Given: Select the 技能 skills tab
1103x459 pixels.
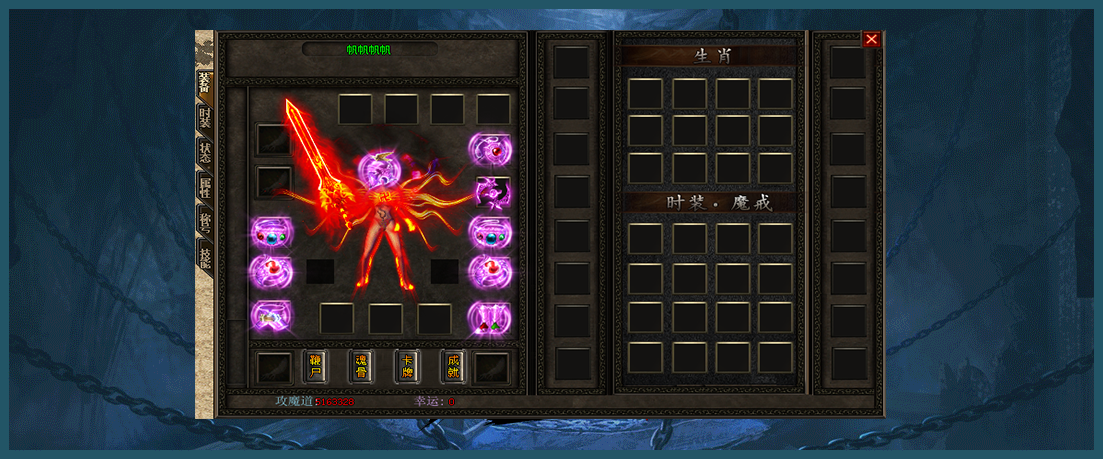Looking at the screenshot, I should (x=204, y=255).
